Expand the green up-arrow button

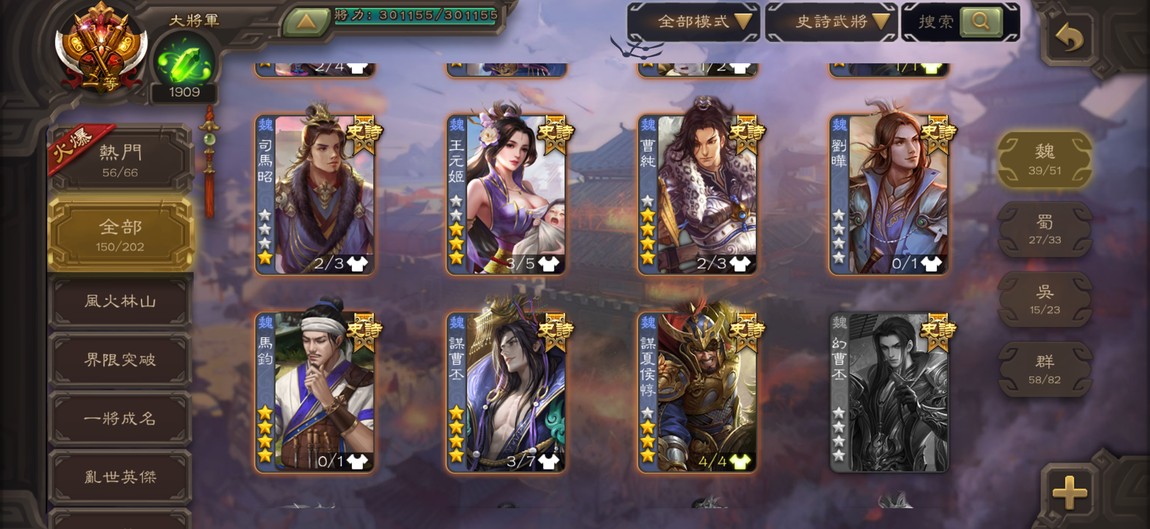[306, 20]
